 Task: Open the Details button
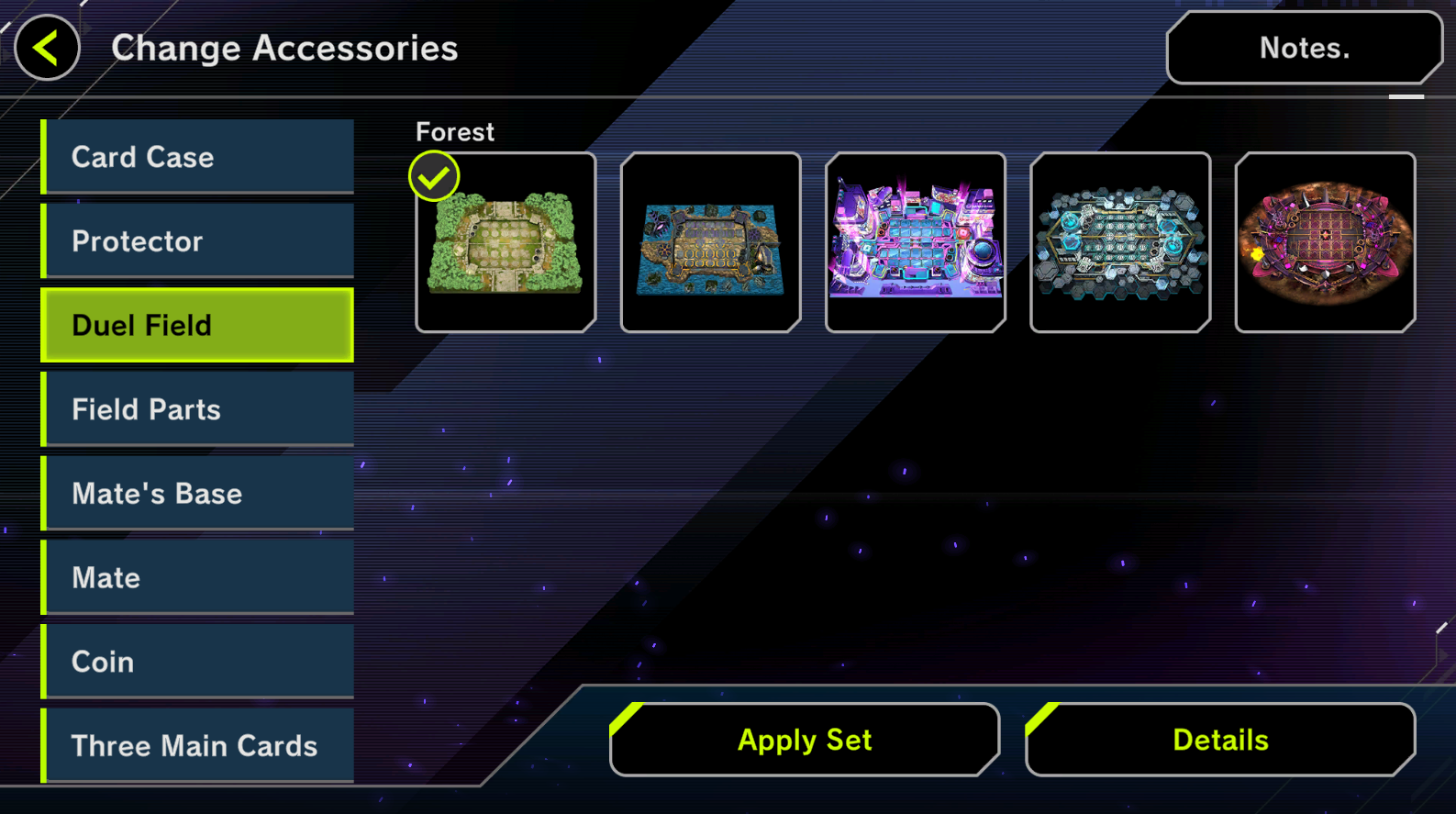coord(1220,740)
